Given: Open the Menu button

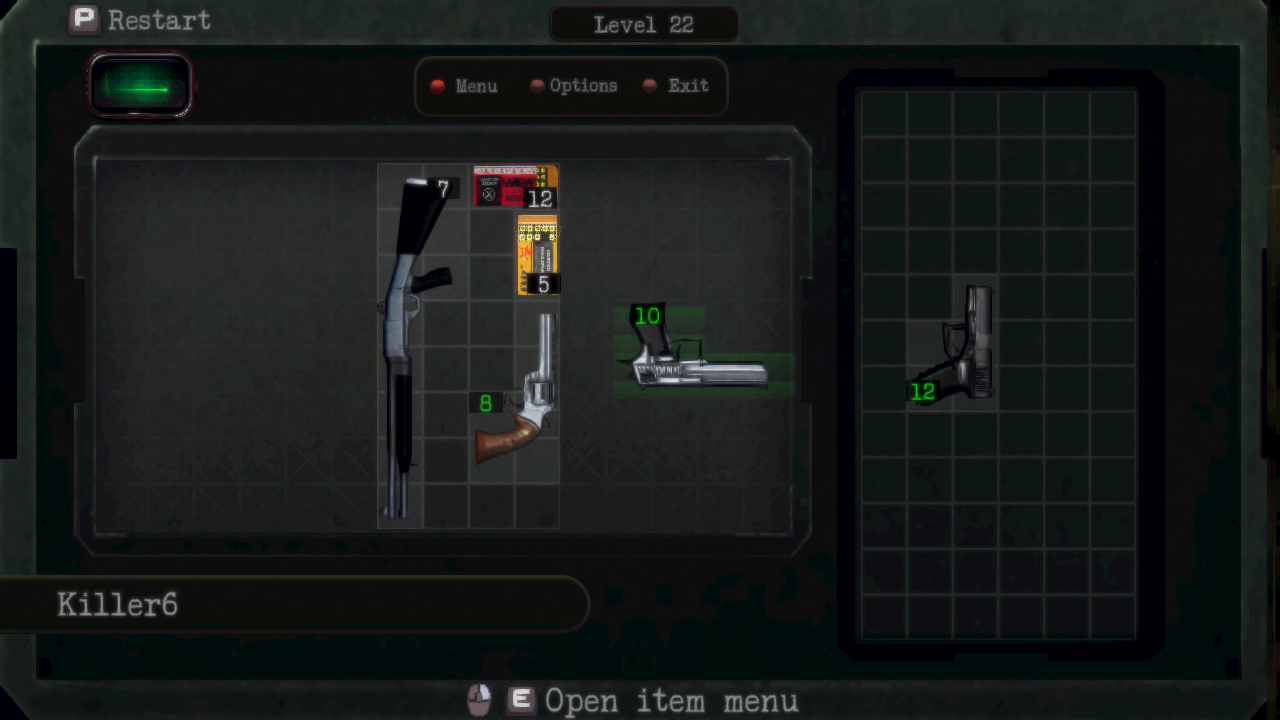Looking at the screenshot, I should (465, 86).
